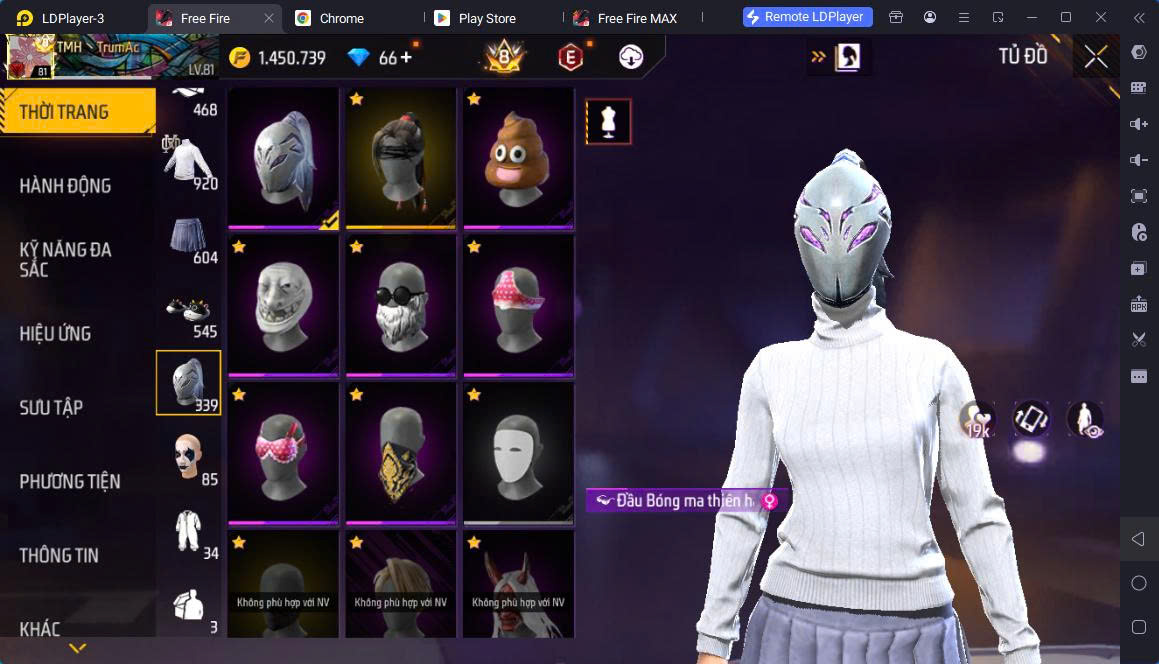Screen dimensions: 1159x664
Task: Select the gold patterned black face mask
Action: (x=401, y=453)
